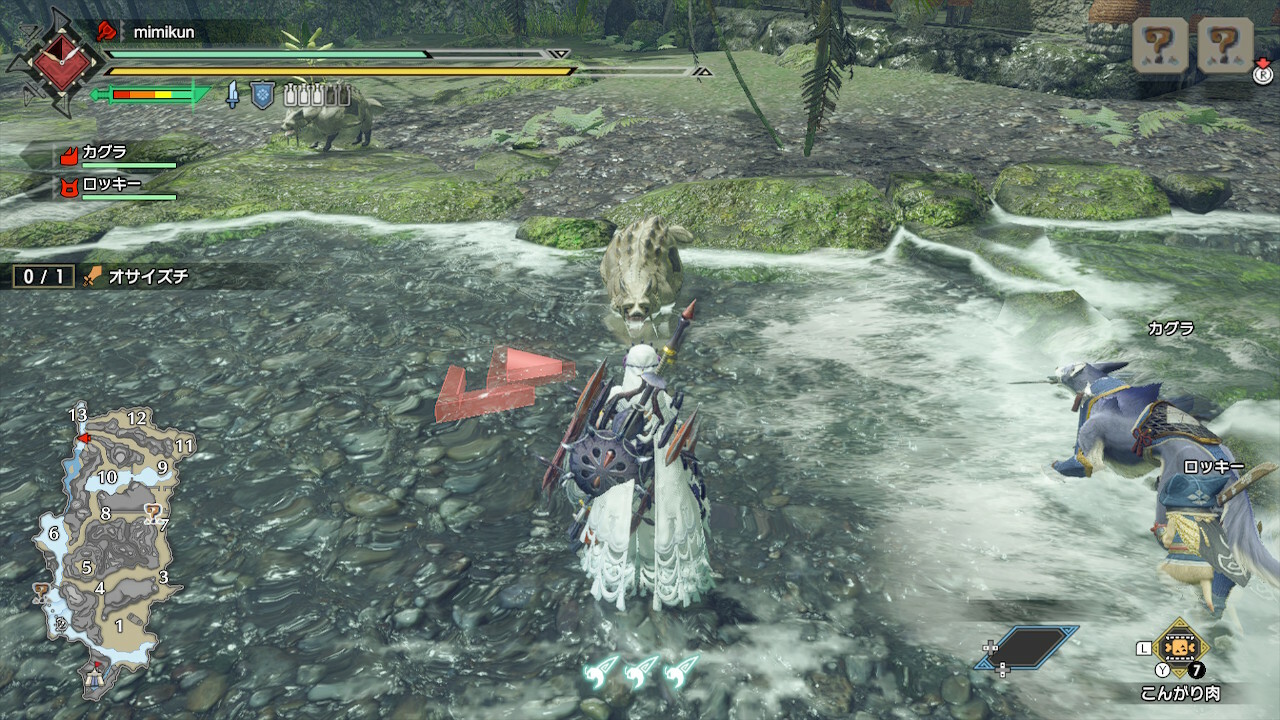Open the area minimap
This screenshot has height=720, width=1280.
(105, 545)
